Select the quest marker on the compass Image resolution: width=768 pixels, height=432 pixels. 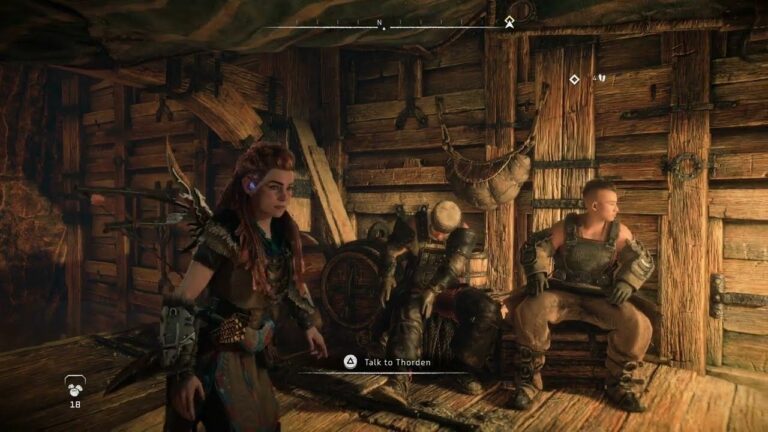(x=509, y=21)
